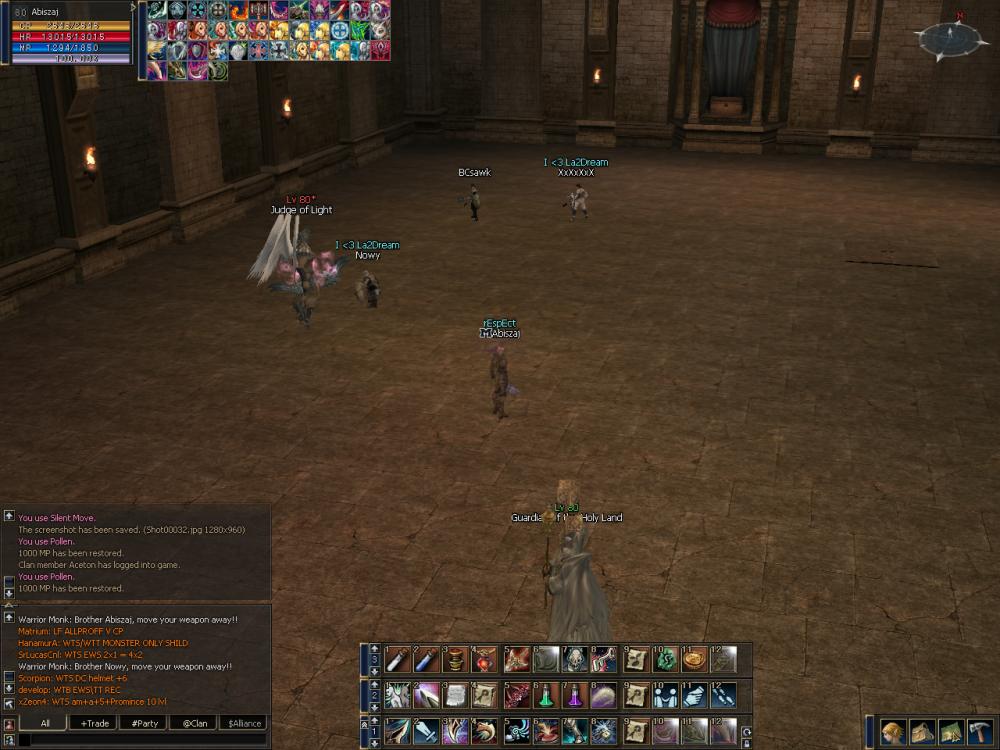Open the inventory bag icon
The image size is (1000, 750).
click(922, 732)
